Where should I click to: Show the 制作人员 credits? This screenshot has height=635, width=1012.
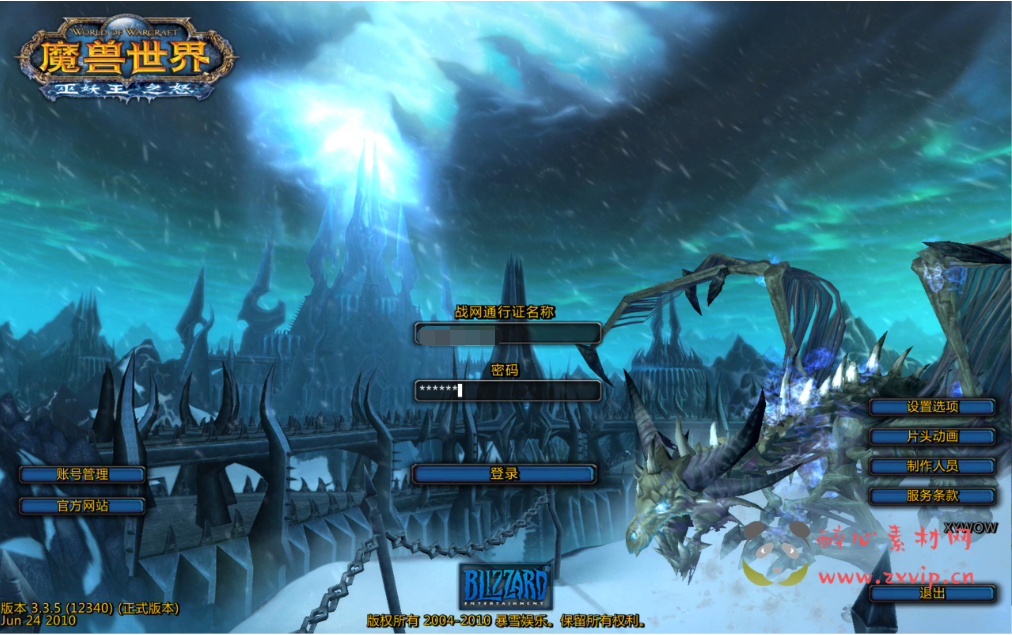click(932, 466)
